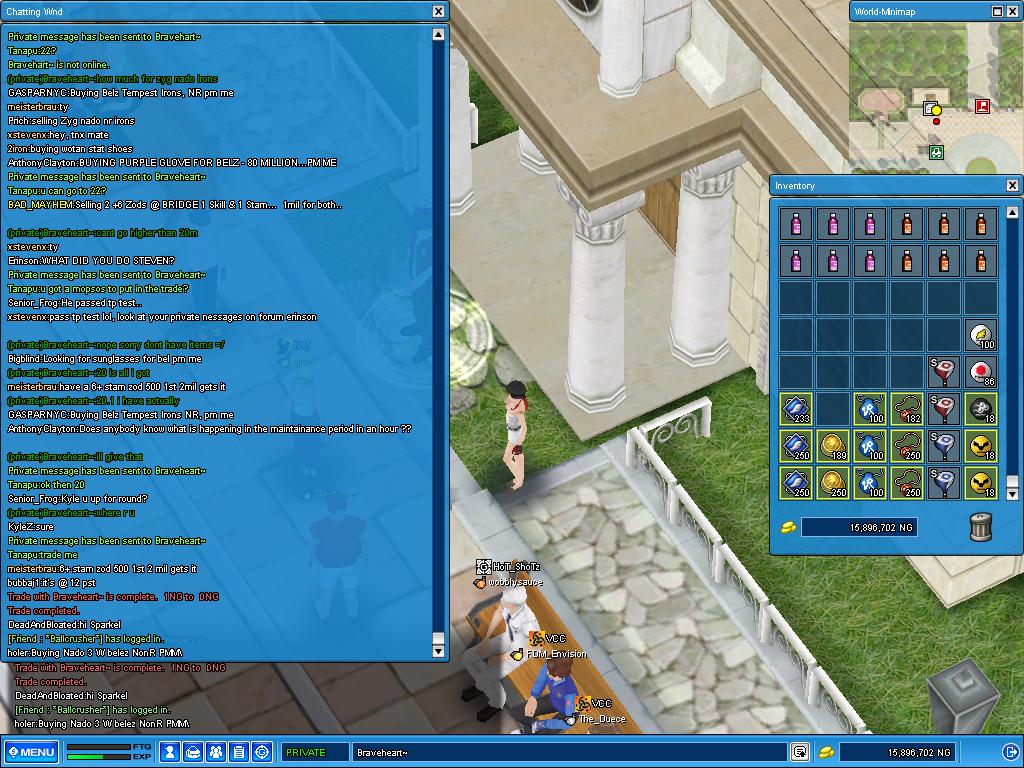The image size is (1024, 768).
Task: Click the chat input field addressed to Braveheart~
Action: tap(570, 752)
